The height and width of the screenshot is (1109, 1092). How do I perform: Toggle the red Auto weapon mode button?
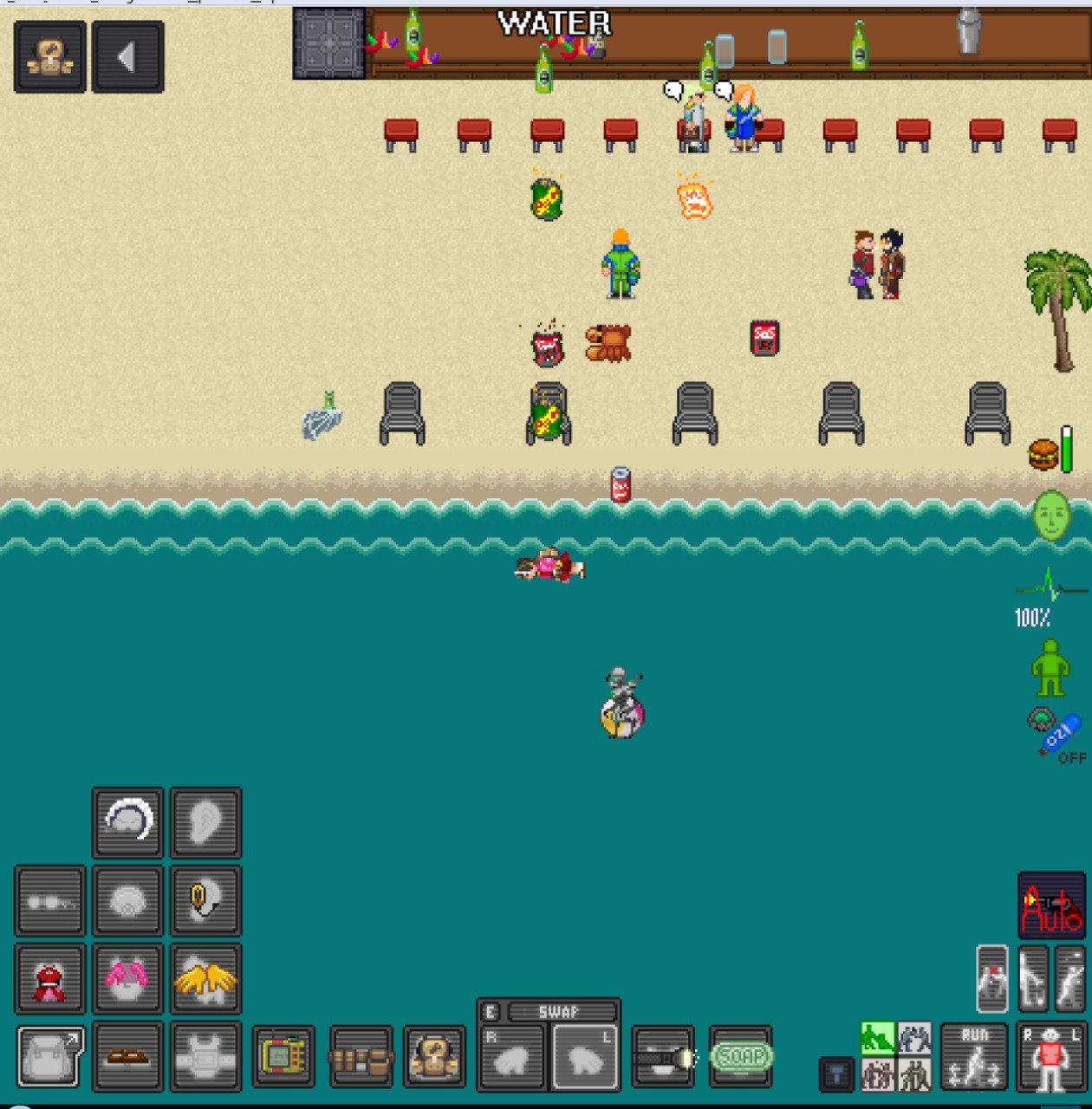1051,905
